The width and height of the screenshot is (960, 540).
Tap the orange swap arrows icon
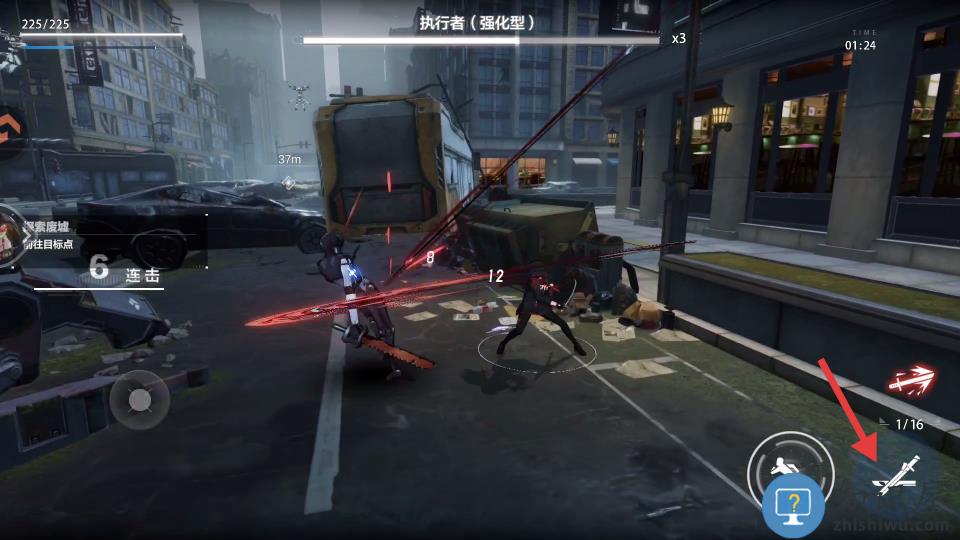click(x=10, y=128)
